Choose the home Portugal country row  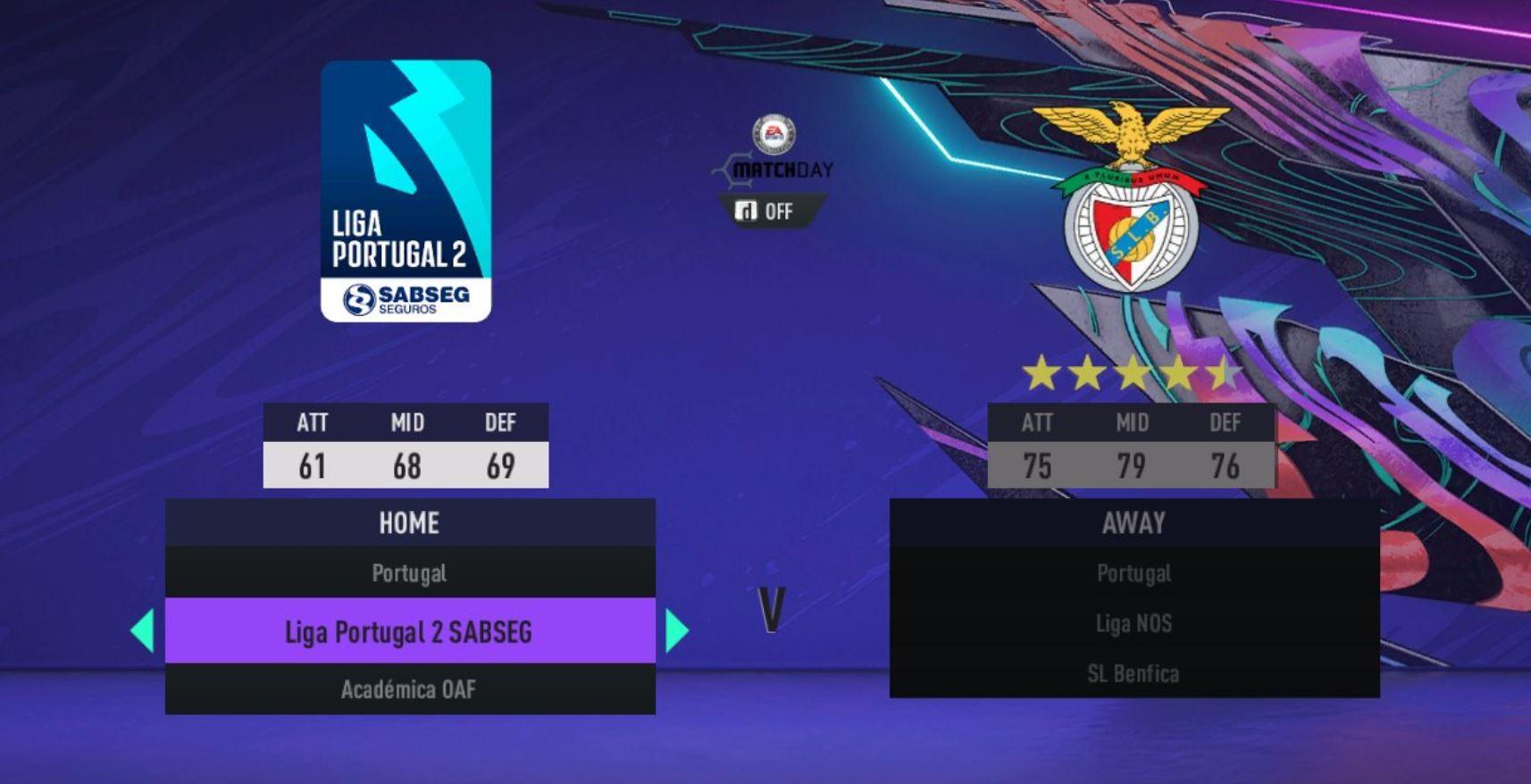point(409,573)
